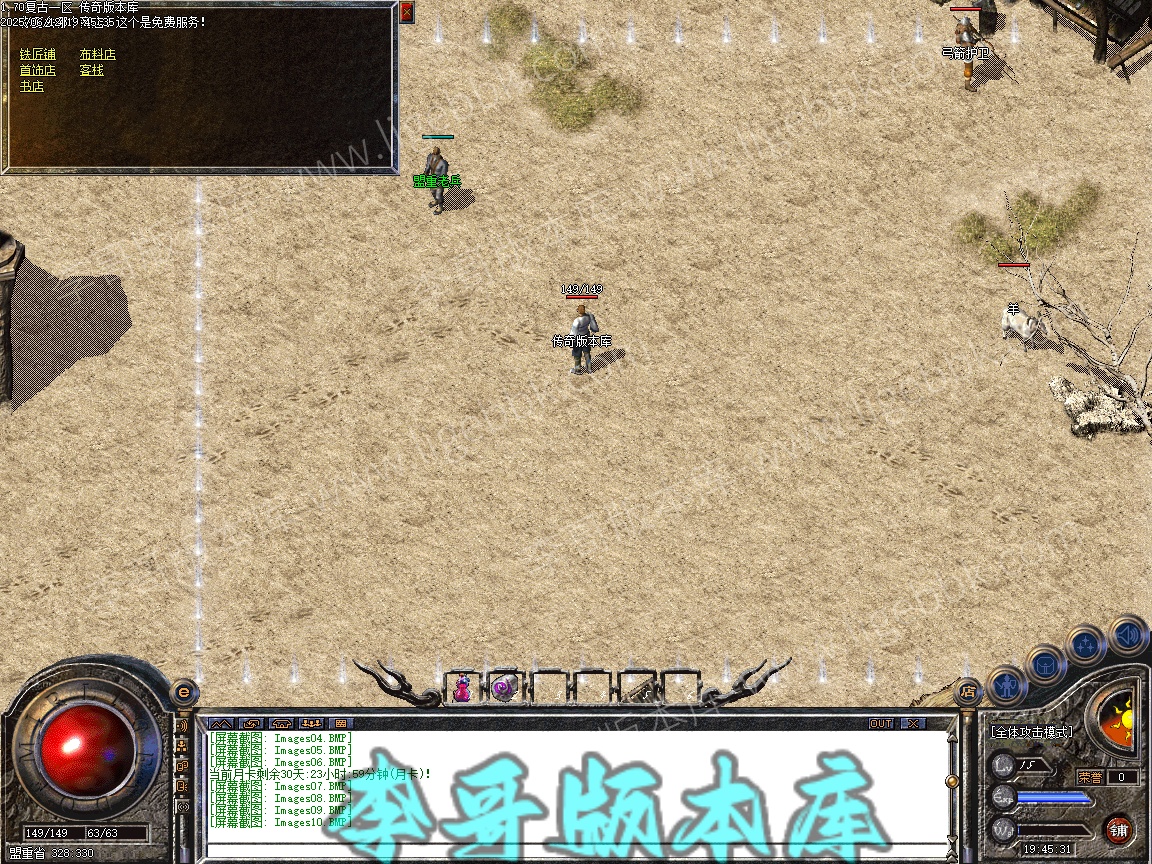Select the 首饰店 jewelry shop link
Image resolution: width=1152 pixels, height=864 pixels.
pyautogui.click(x=38, y=70)
